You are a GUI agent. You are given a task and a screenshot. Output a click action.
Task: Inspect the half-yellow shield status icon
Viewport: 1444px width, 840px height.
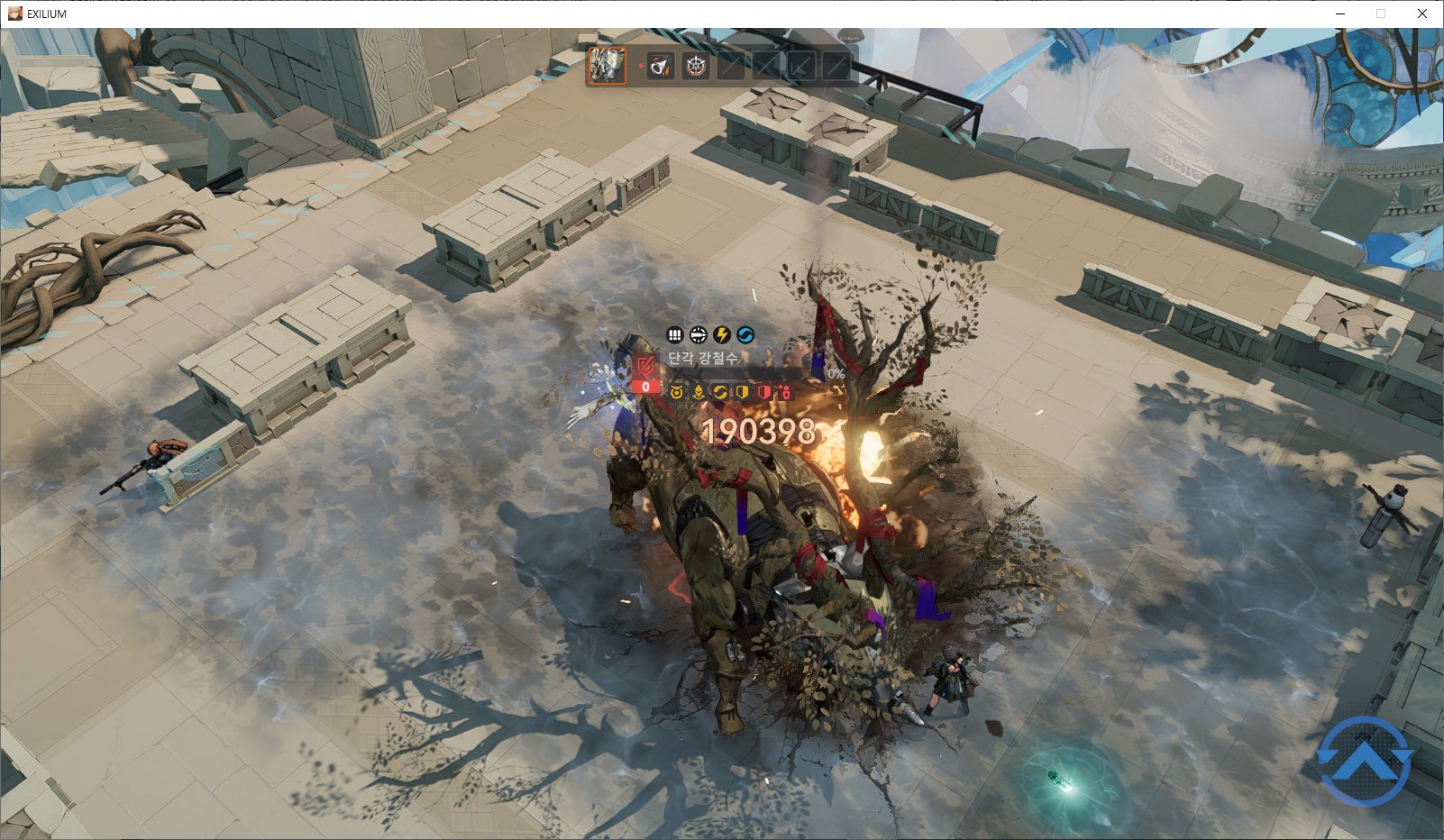pos(742,392)
